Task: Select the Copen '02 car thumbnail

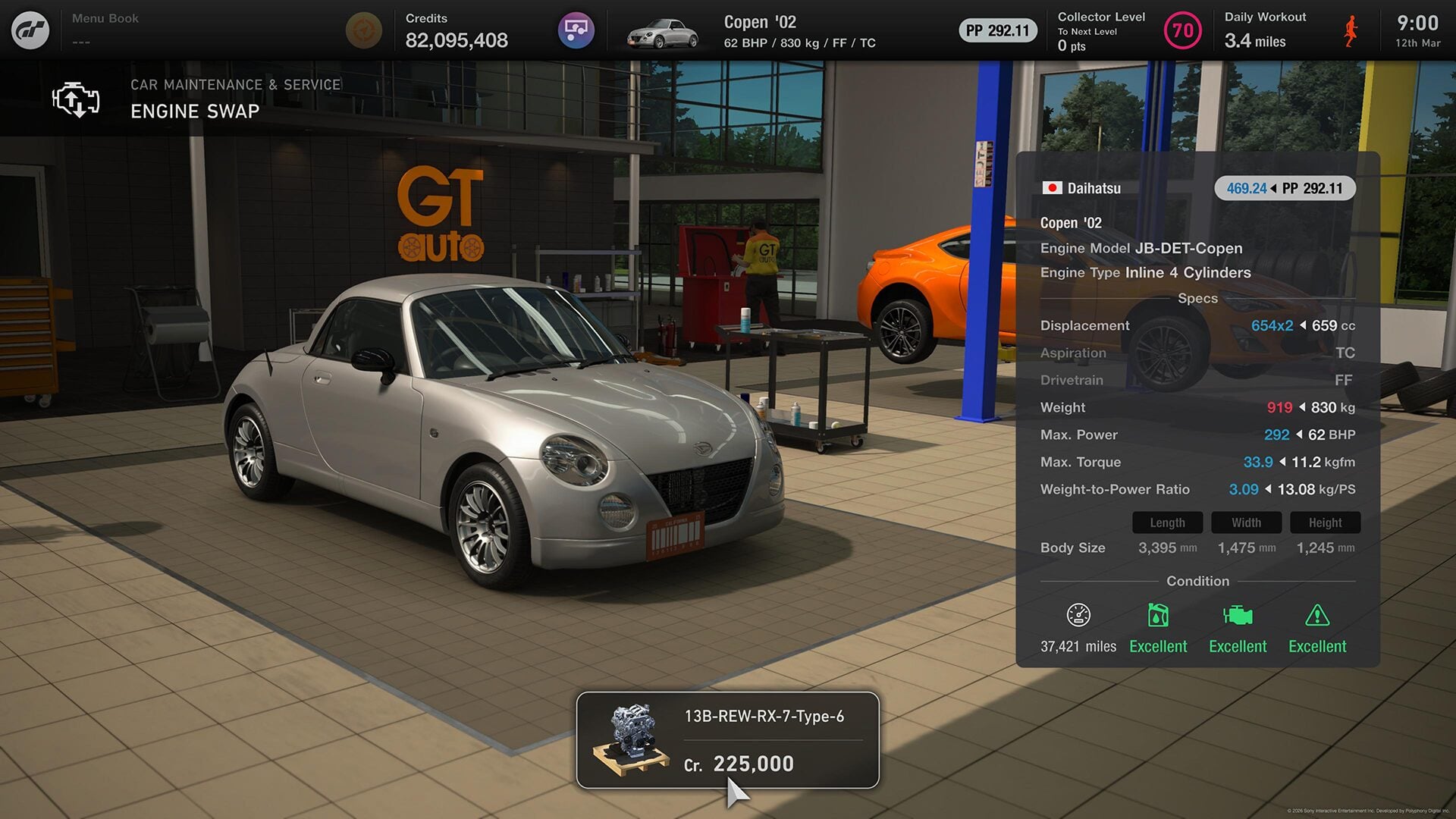Action: 663,32
